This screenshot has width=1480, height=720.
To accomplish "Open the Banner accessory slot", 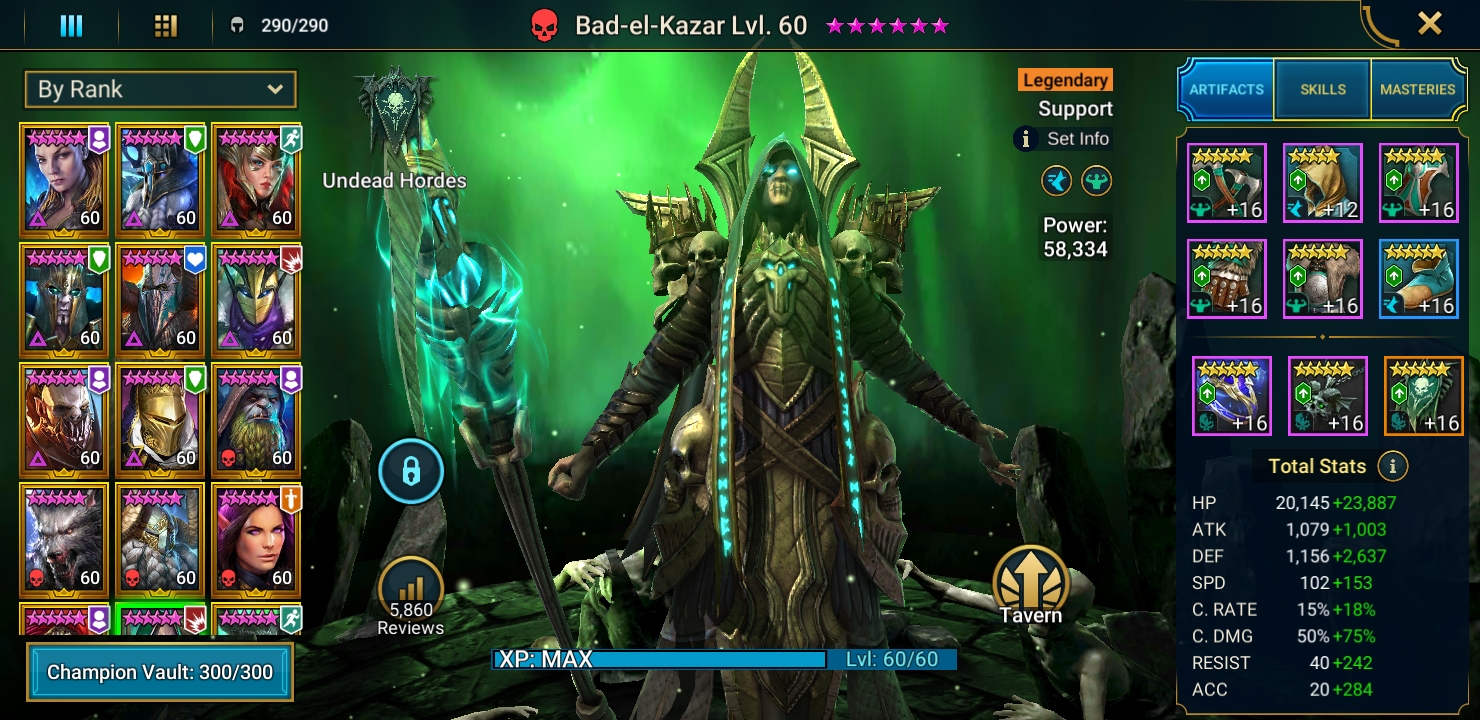I will coord(1422,396).
